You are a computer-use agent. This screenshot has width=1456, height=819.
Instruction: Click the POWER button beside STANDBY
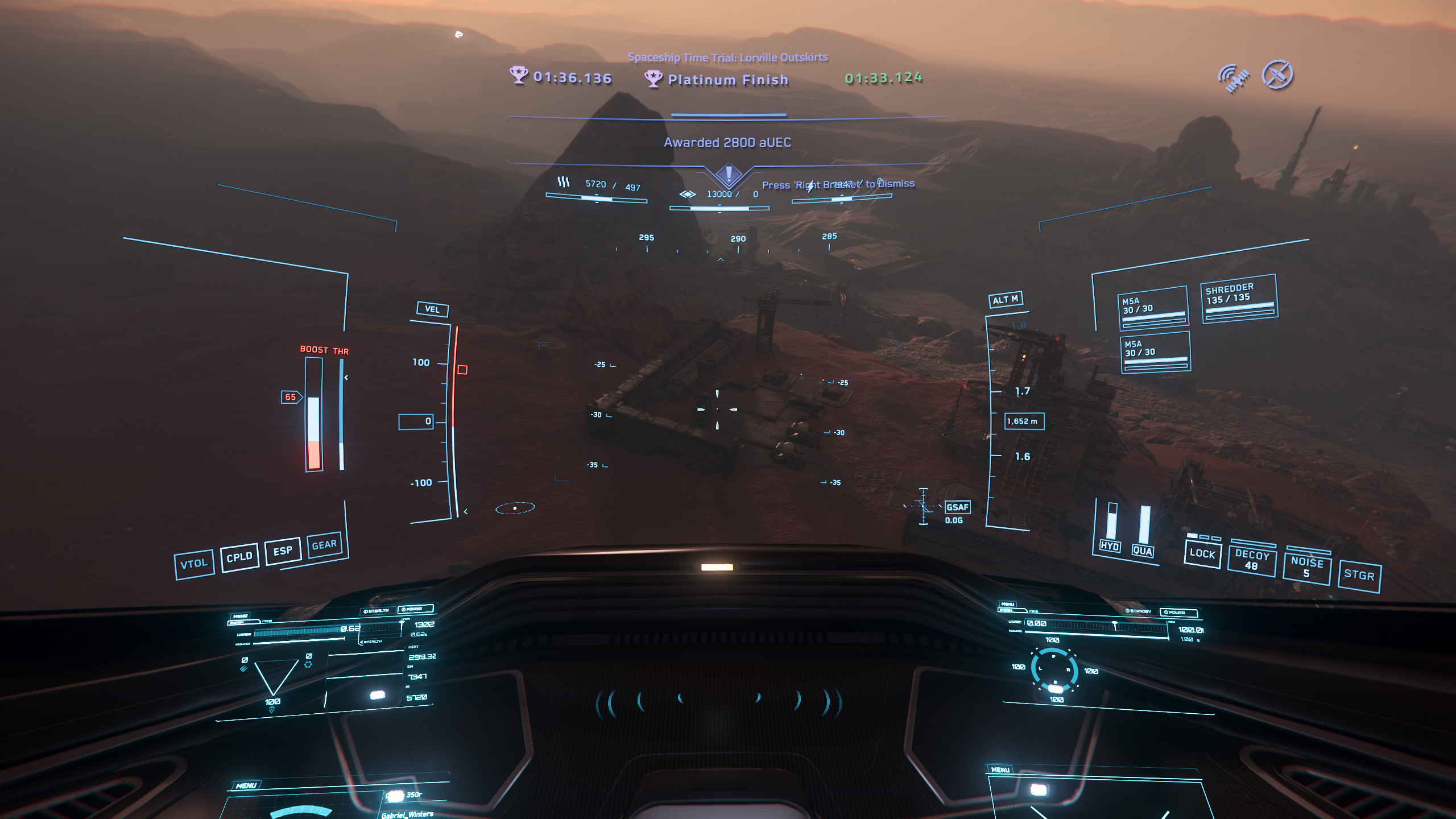(x=1178, y=613)
